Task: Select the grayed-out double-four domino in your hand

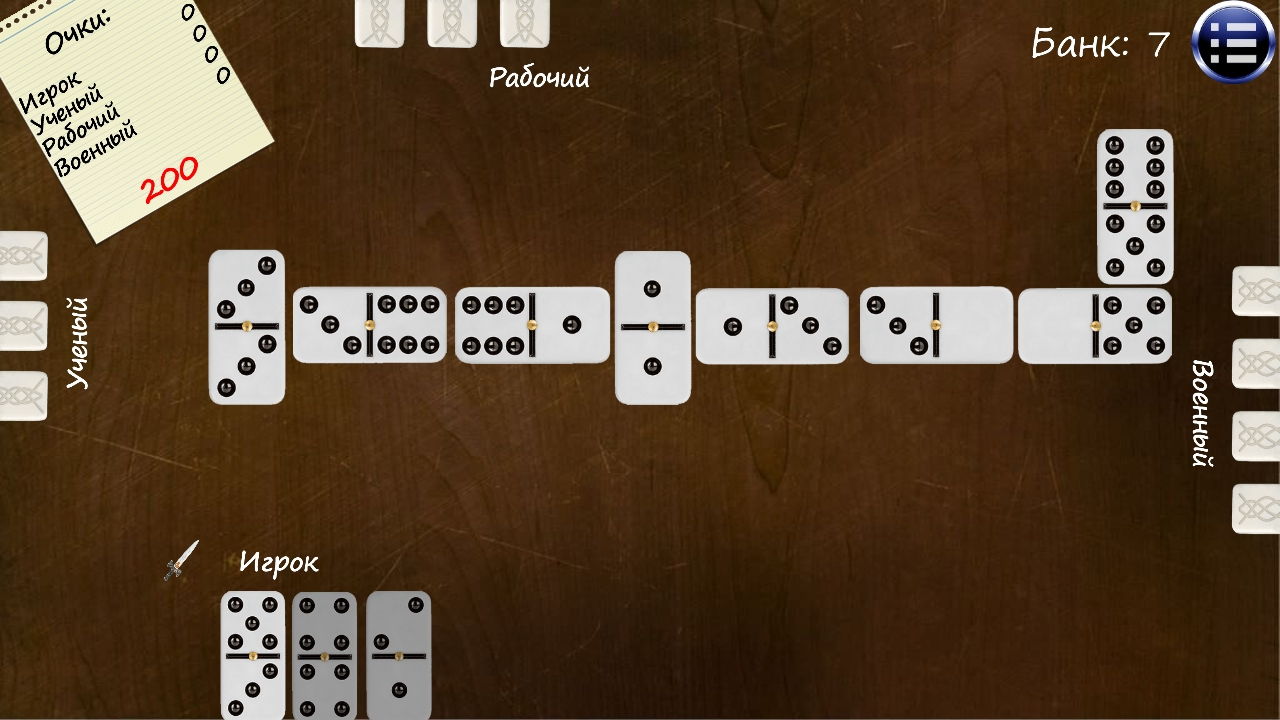Action: 322,657
